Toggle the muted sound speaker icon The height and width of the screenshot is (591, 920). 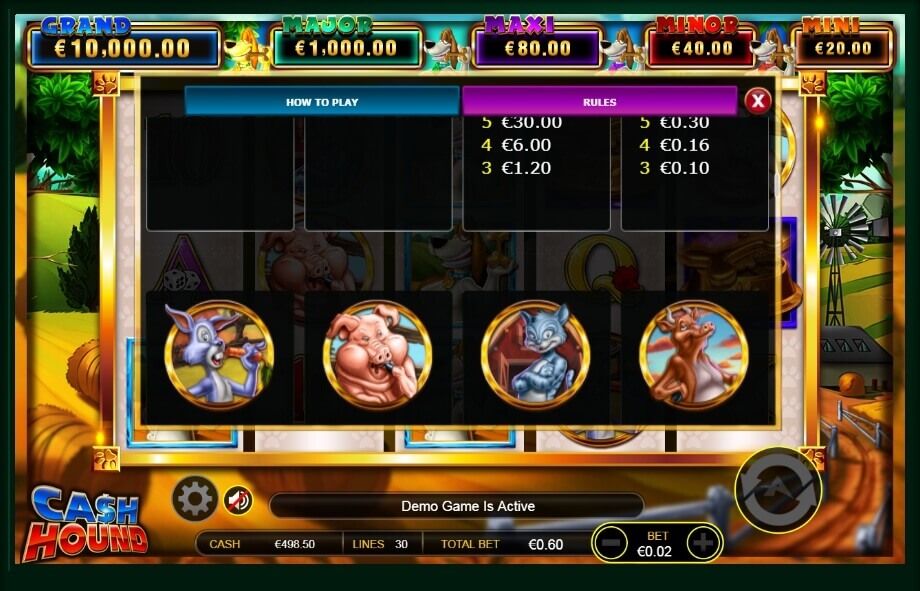click(237, 499)
